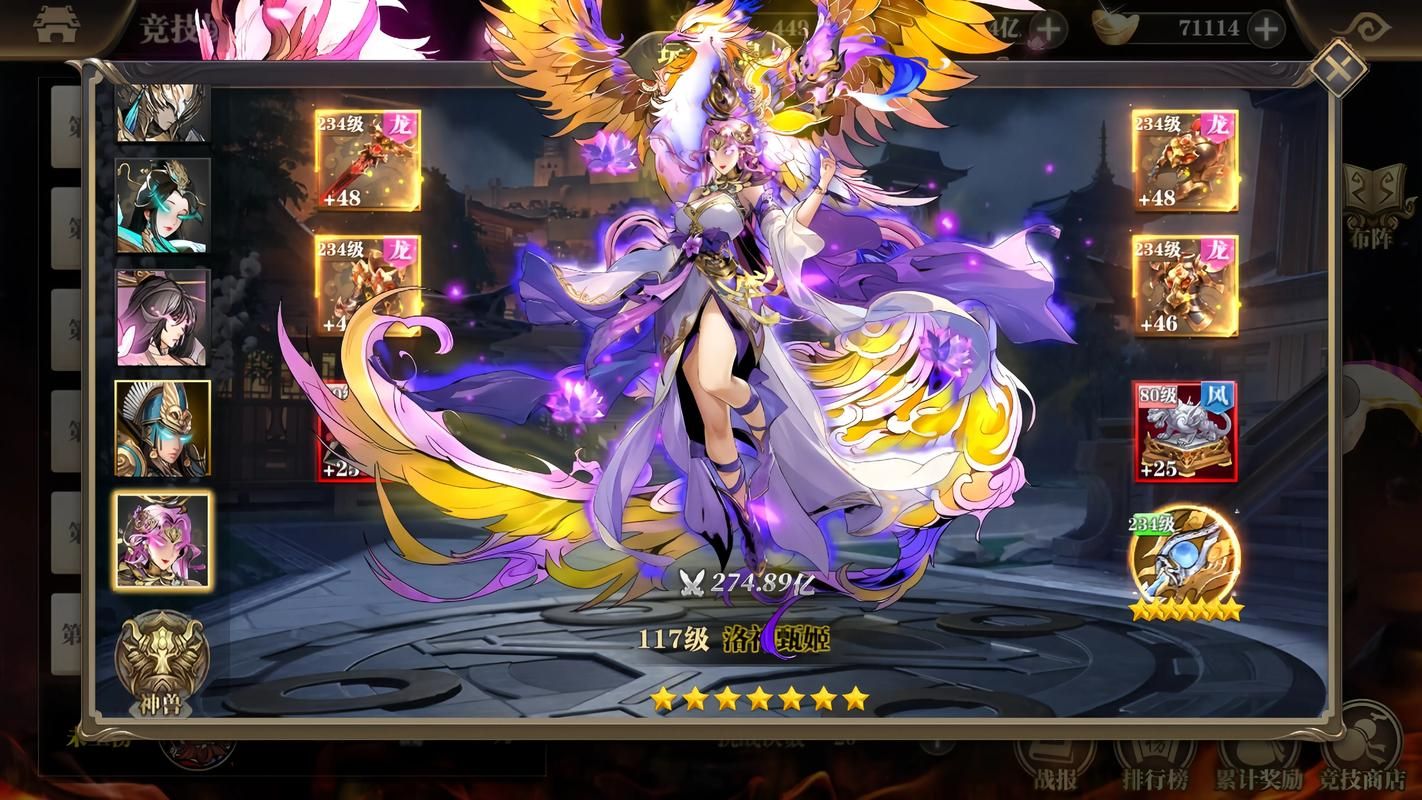The width and height of the screenshot is (1422, 800).
Task: View the seven-star round treasure item
Action: [1184, 560]
